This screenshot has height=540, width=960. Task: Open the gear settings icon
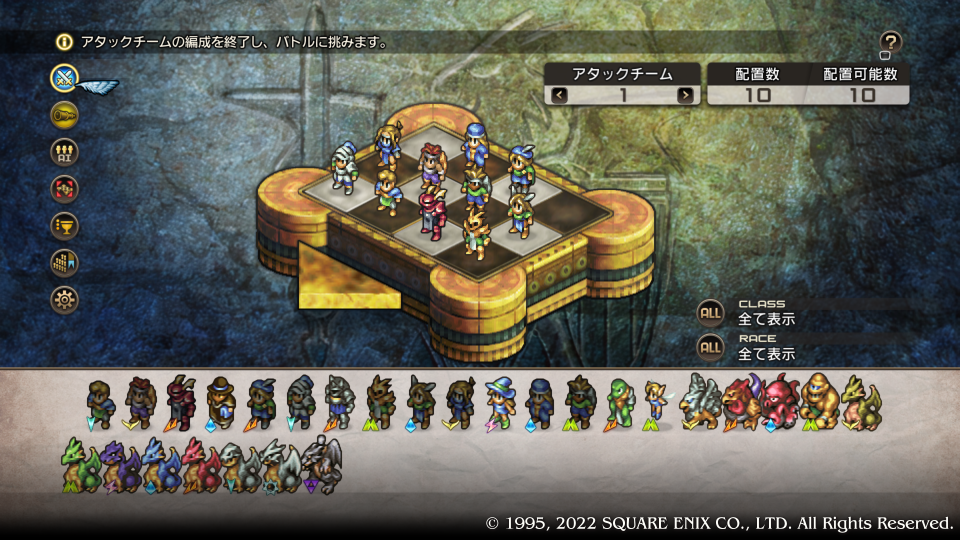(x=66, y=299)
